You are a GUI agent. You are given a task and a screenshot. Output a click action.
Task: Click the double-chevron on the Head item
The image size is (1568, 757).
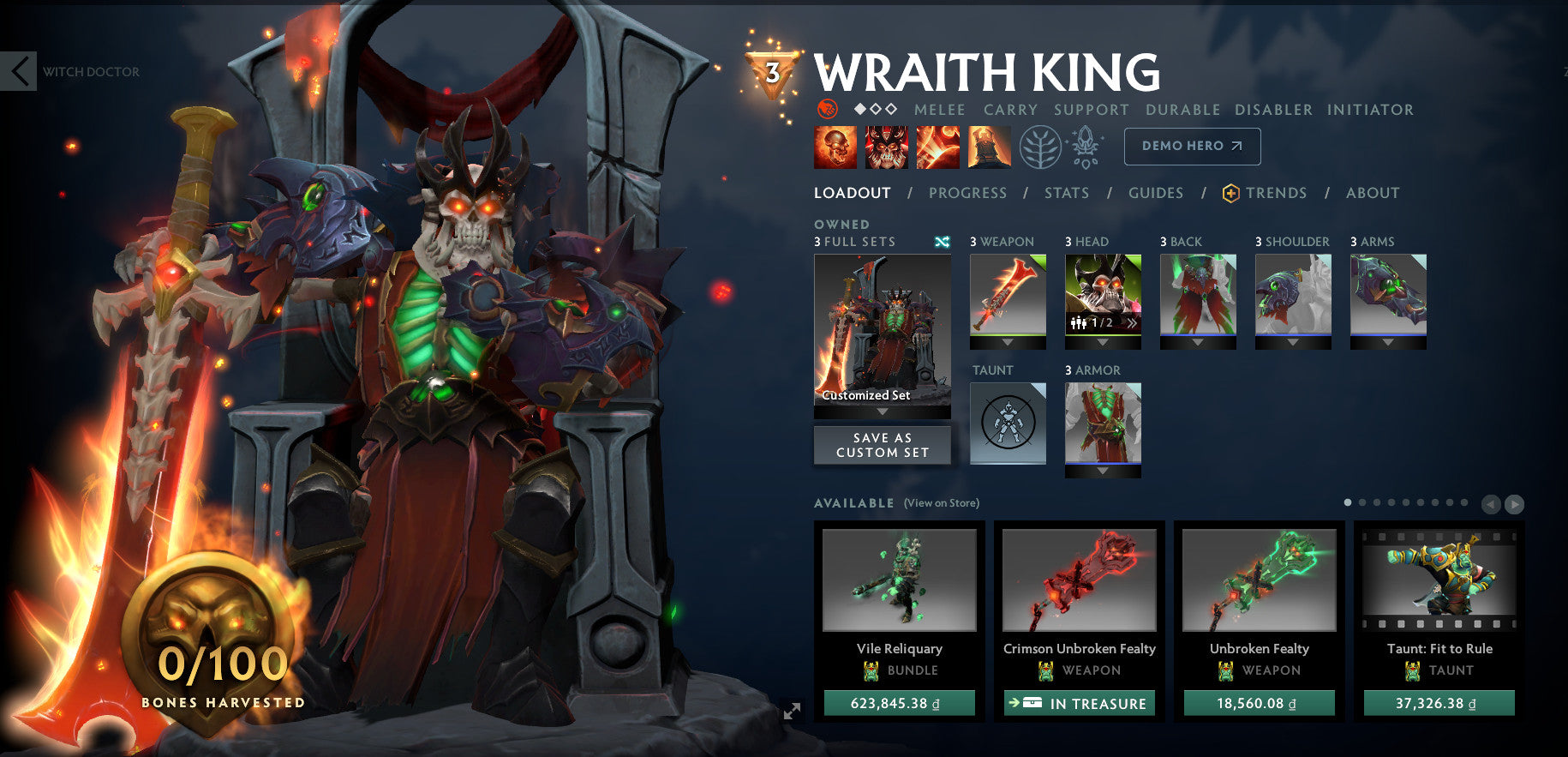tap(1131, 322)
